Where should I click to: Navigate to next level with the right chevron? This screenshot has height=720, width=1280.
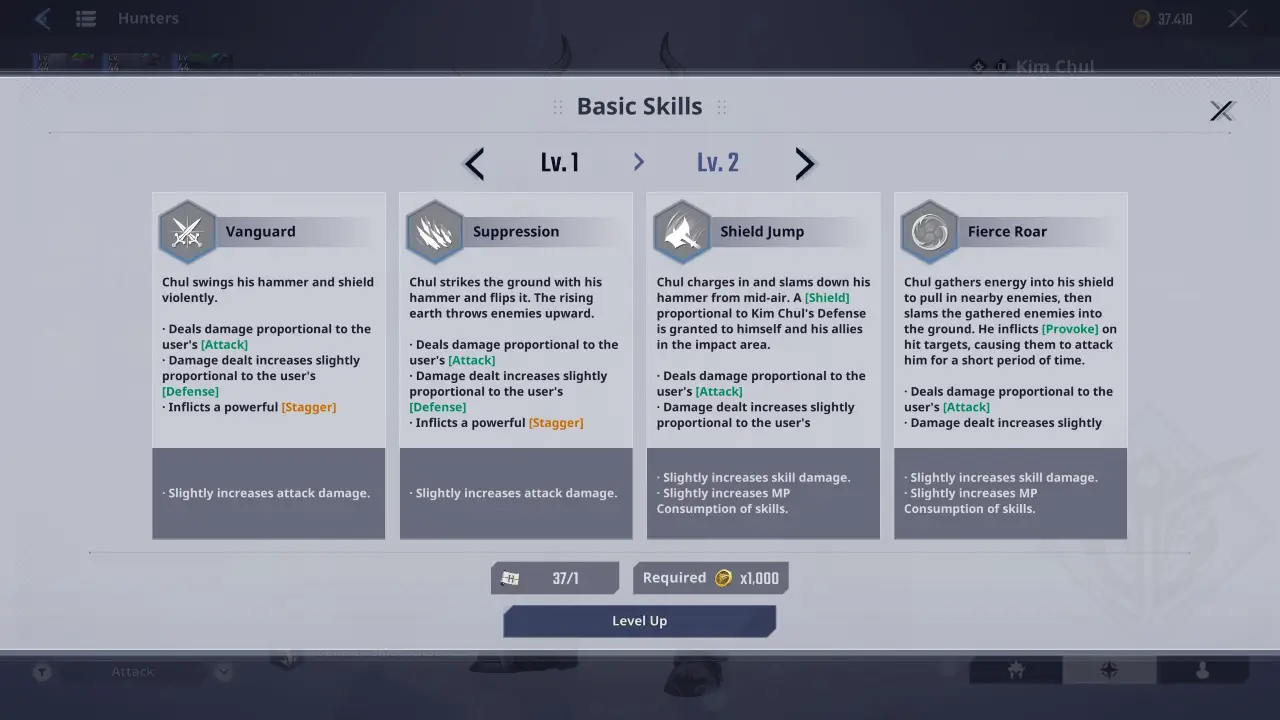coord(805,163)
